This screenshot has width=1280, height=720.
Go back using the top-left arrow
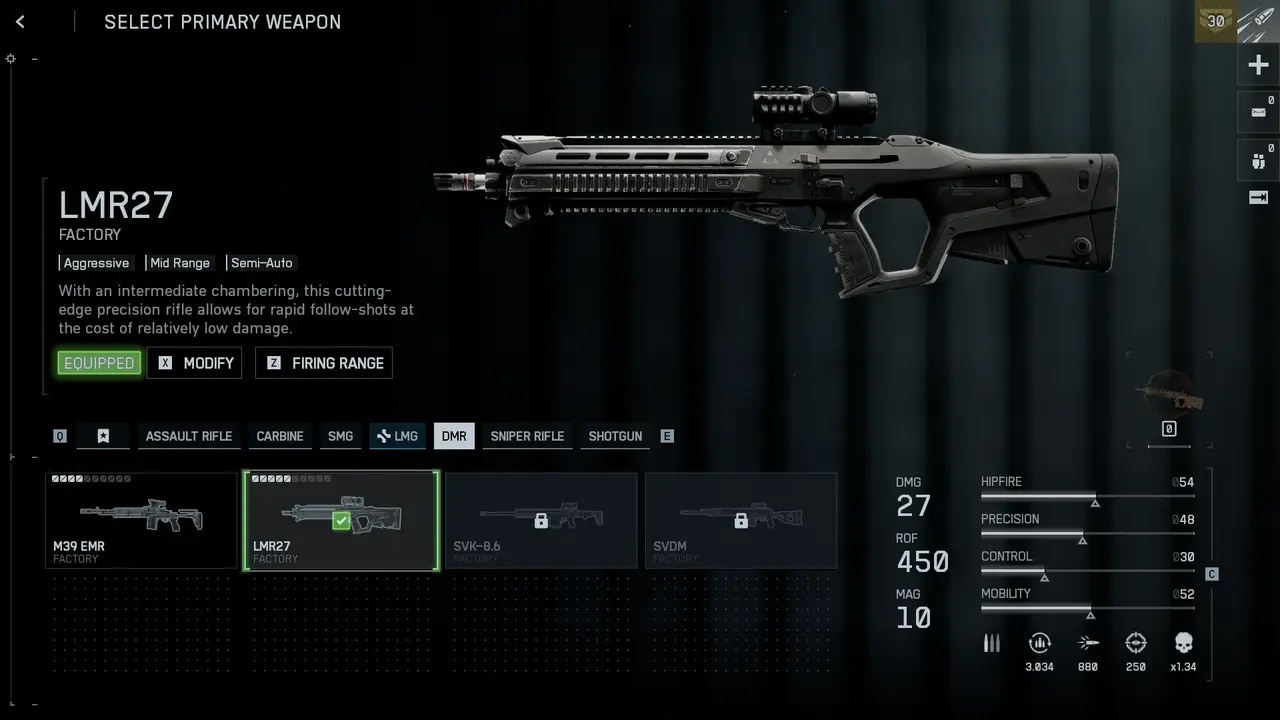(20, 22)
